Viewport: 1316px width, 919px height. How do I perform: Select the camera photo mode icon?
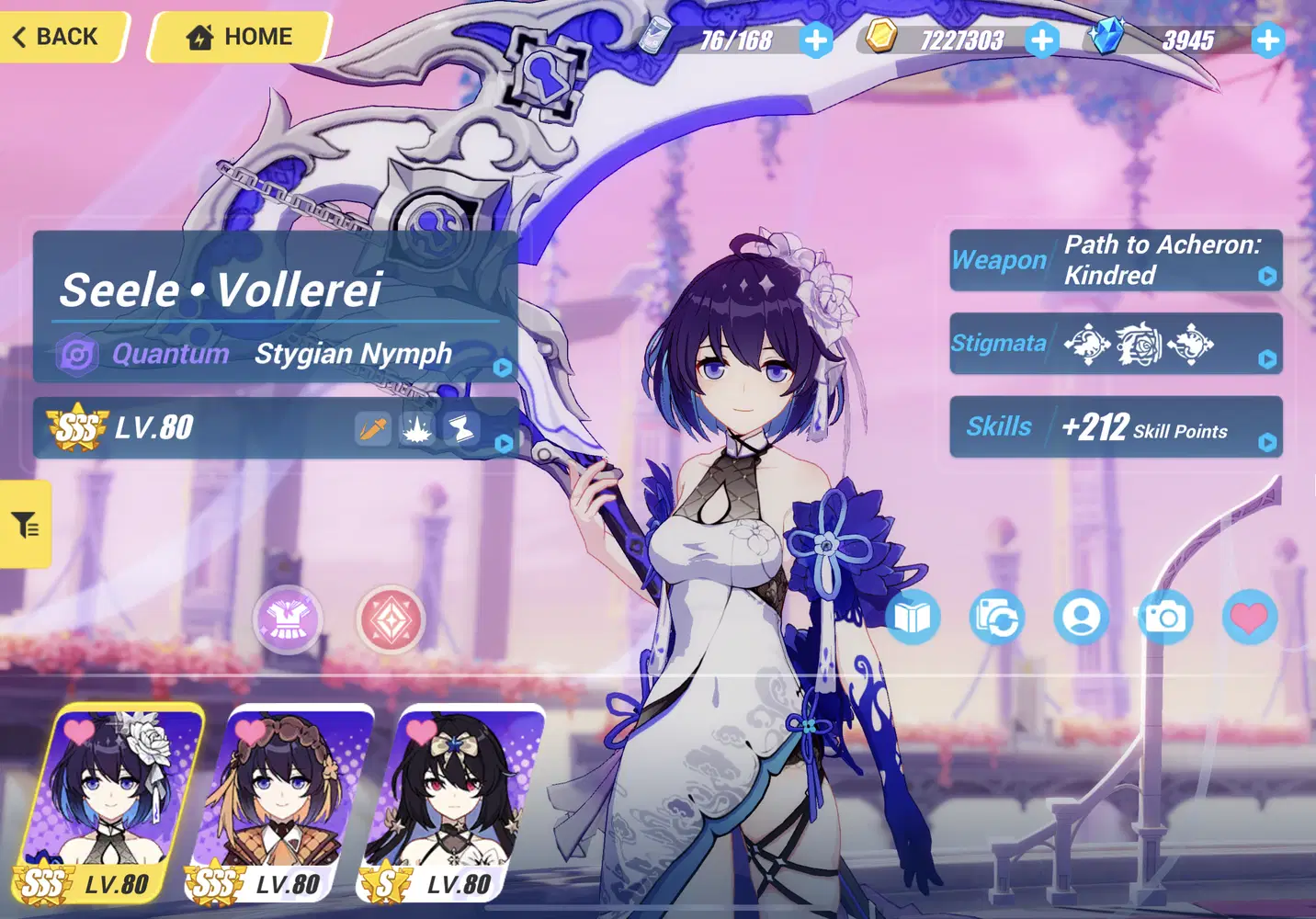[x=1164, y=618]
